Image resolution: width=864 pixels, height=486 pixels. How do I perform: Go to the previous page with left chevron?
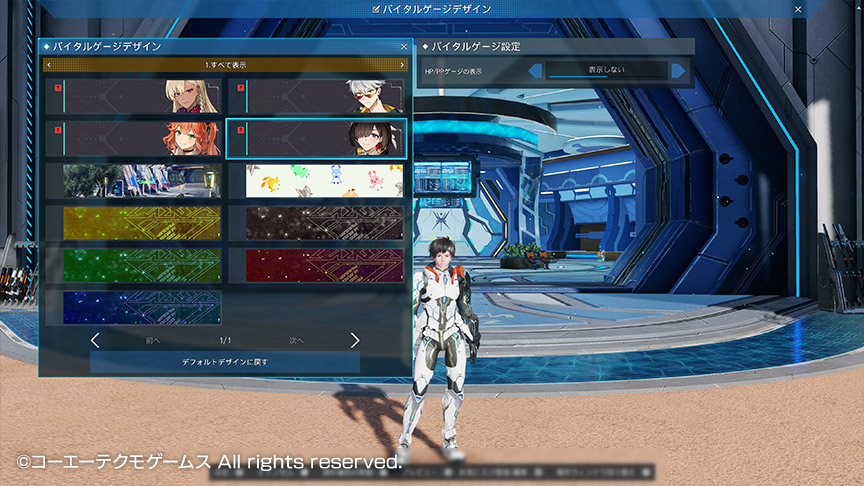(96, 340)
